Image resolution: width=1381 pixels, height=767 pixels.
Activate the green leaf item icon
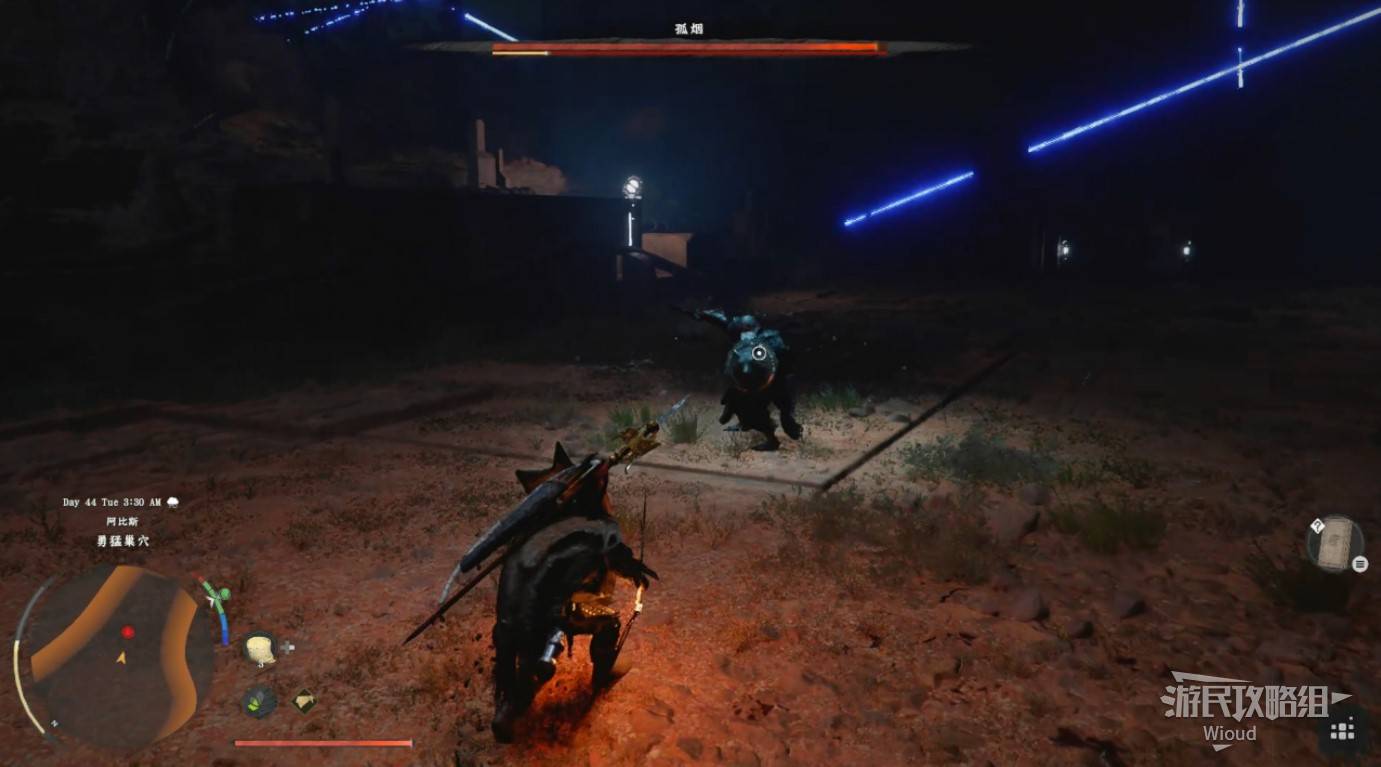[x=260, y=701]
